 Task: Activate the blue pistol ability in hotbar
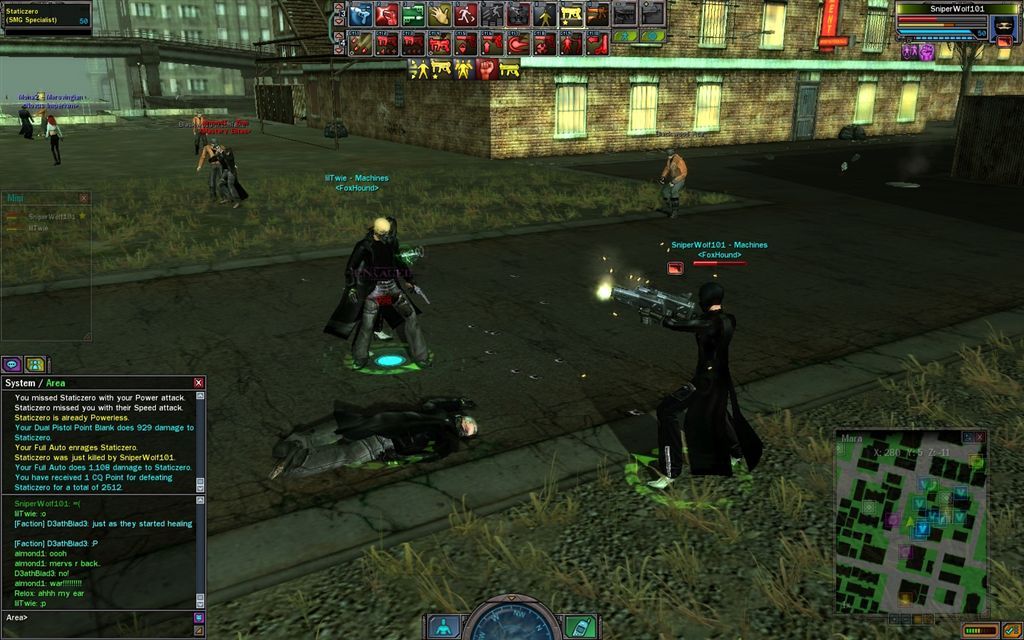click(361, 14)
